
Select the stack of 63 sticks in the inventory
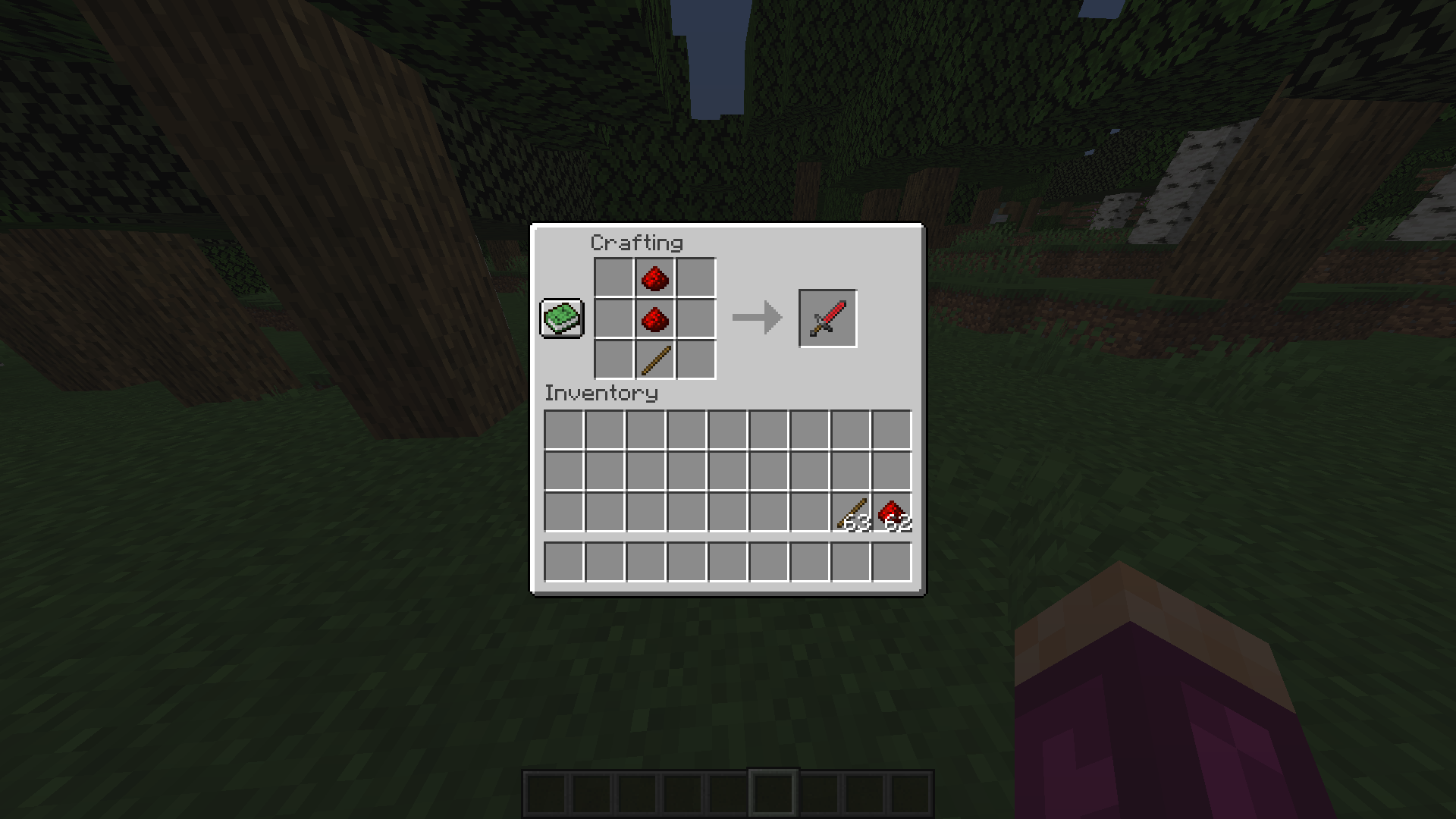point(851,512)
